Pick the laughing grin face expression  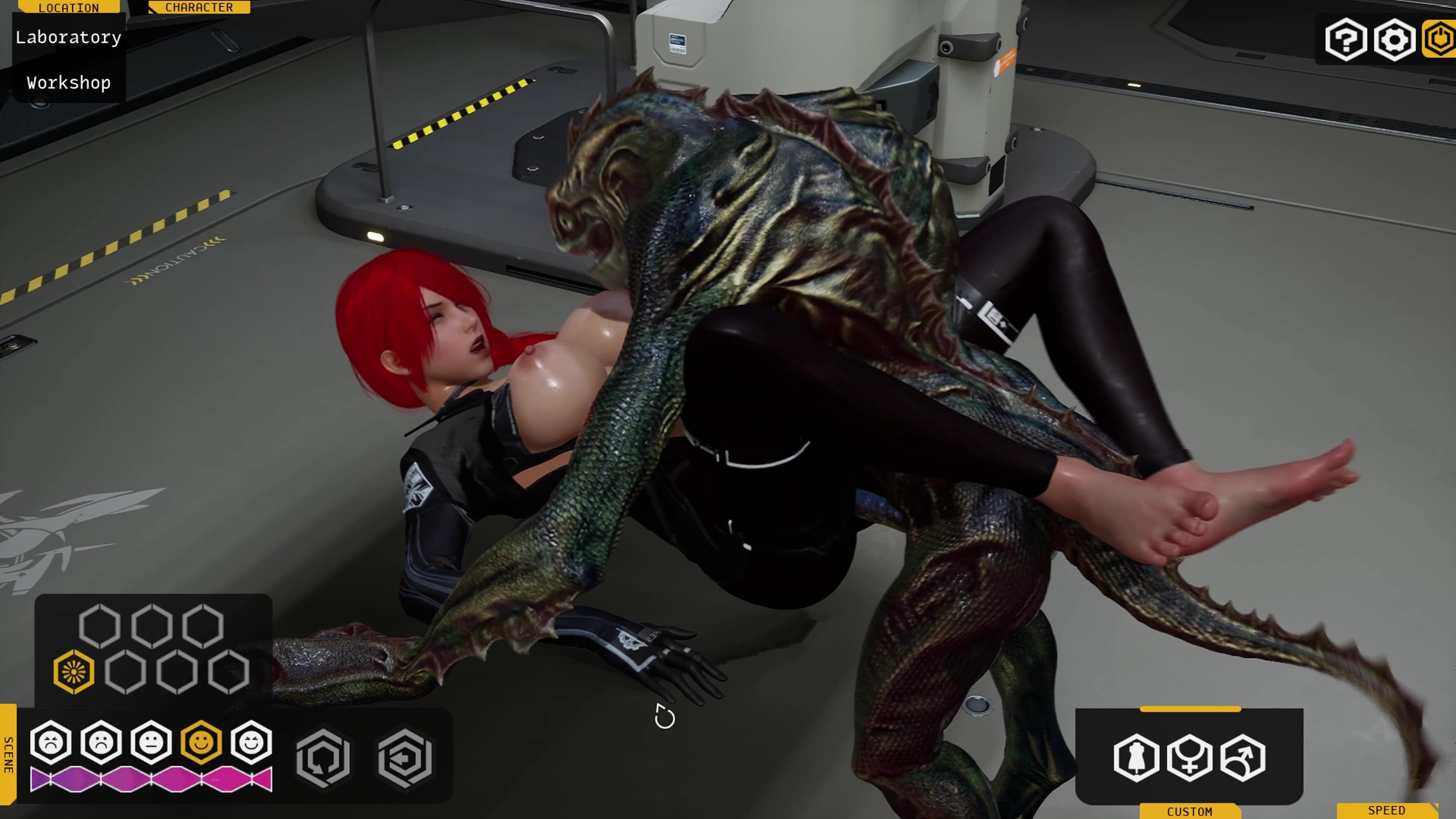(251, 742)
